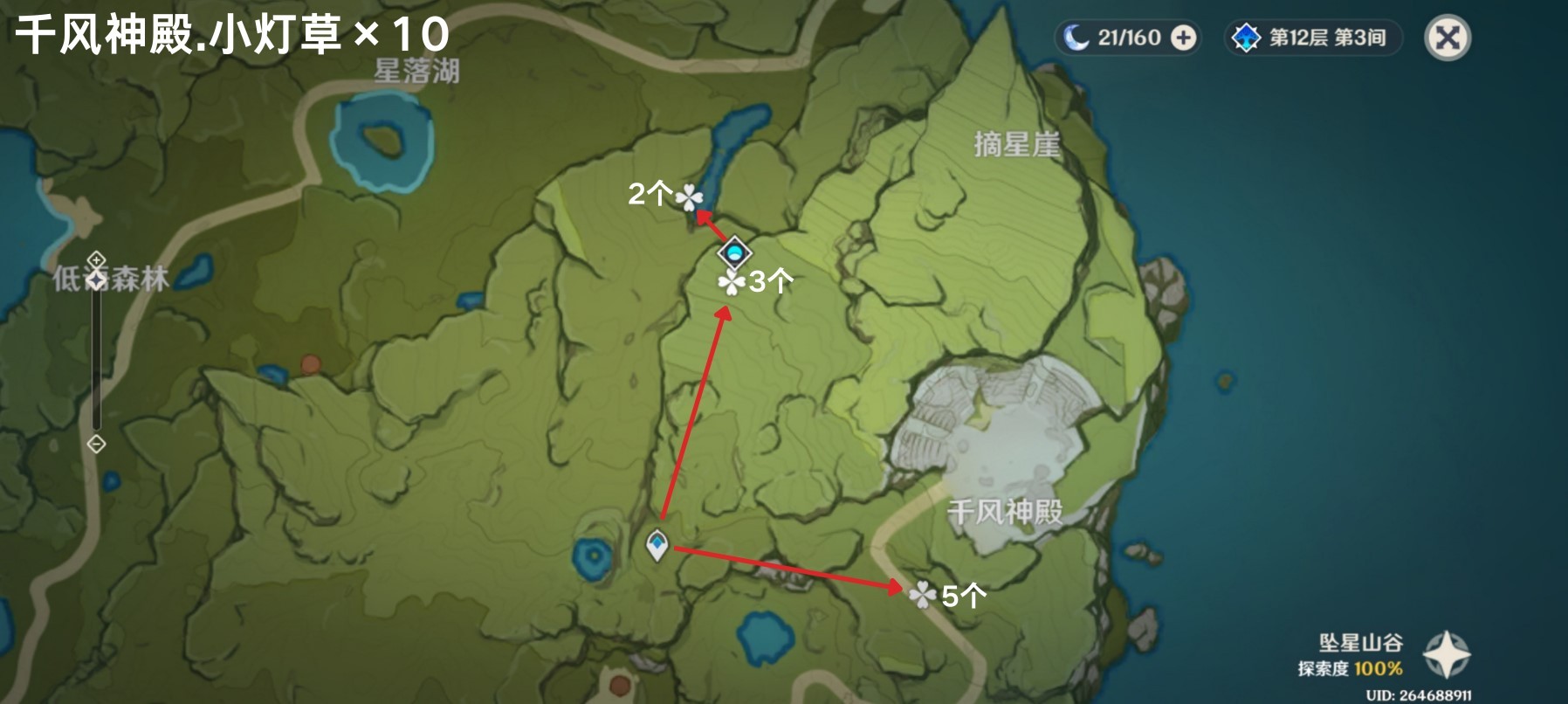The width and height of the screenshot is (1568, 704).
Task: Click the X button at top right
Action: [x=1448, y=37]
